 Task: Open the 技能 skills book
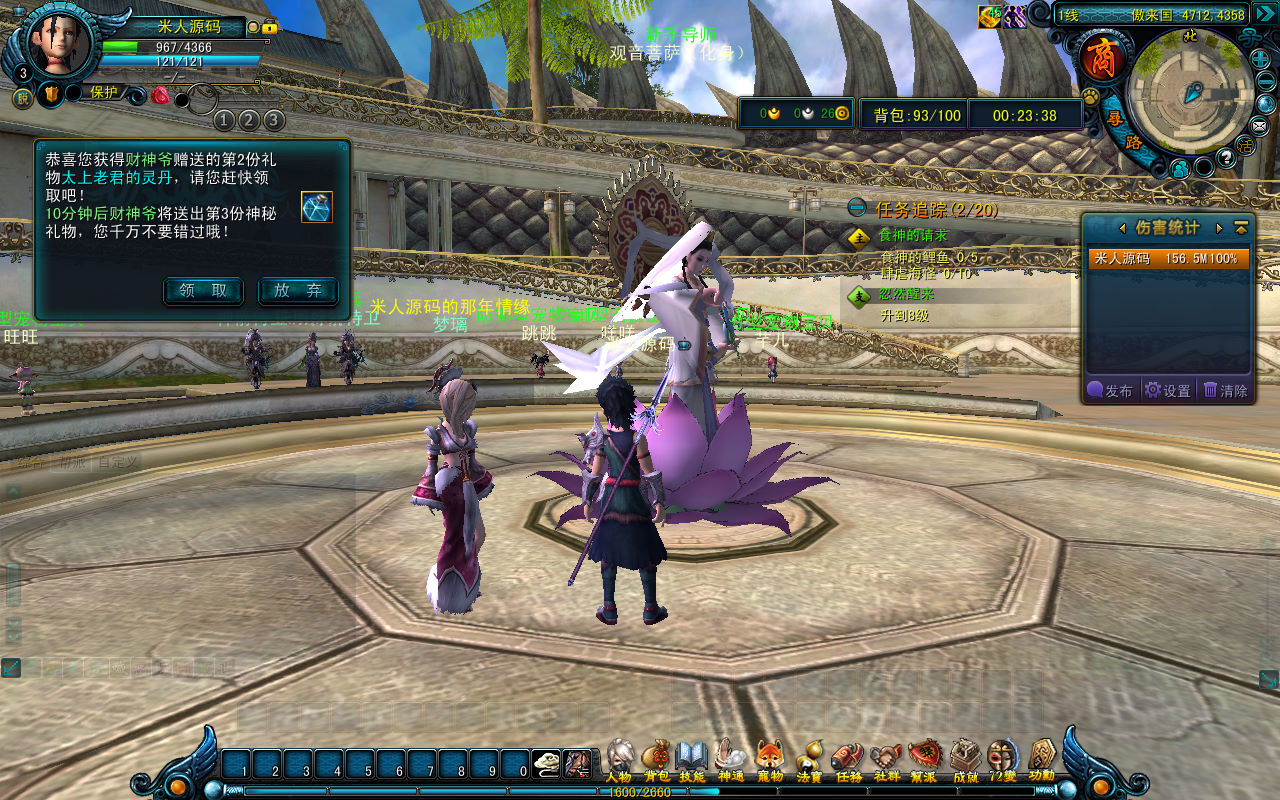point(692,760)
